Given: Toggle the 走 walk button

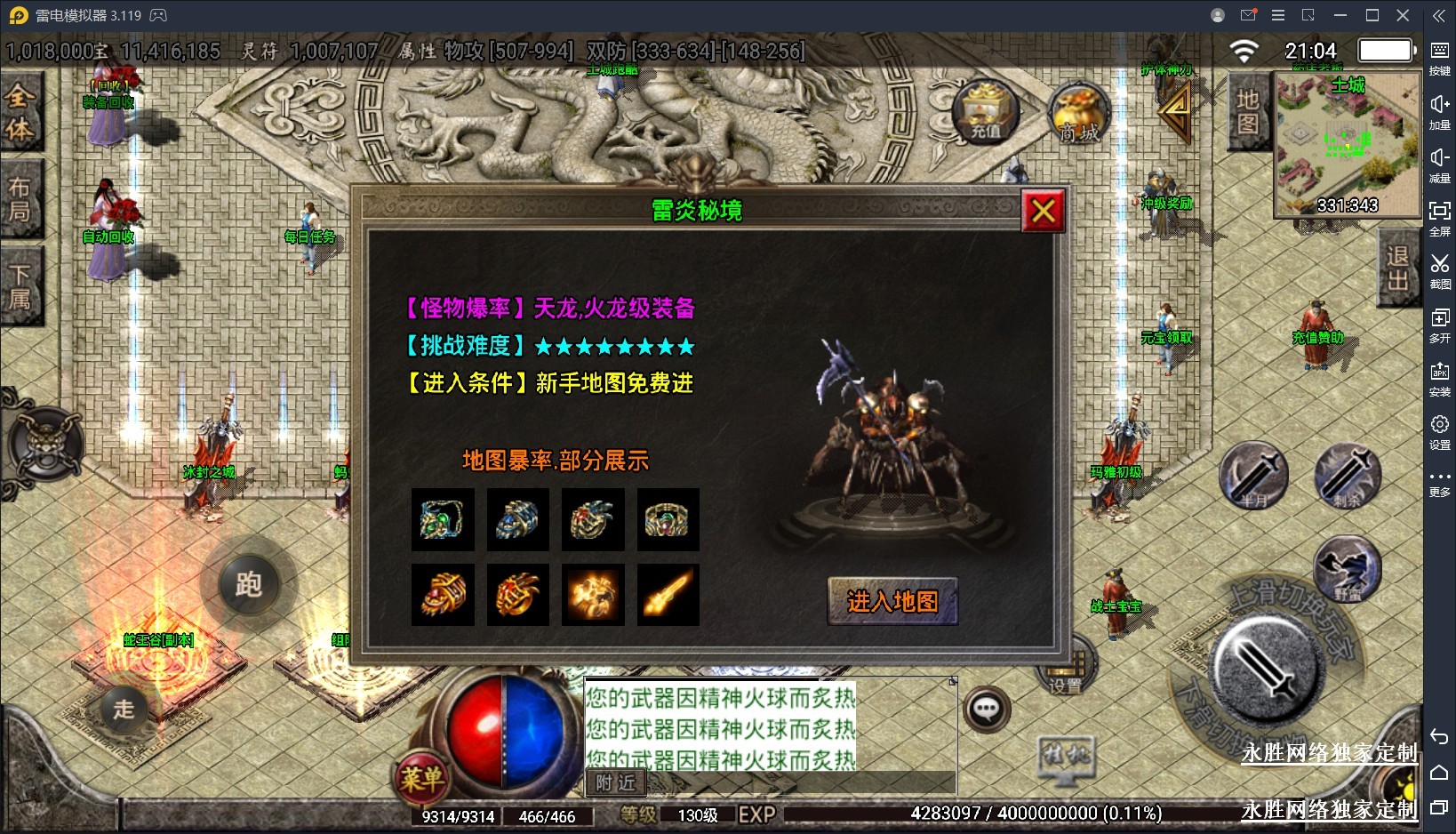Looking at the screenshot, I should [x=124, y=709].
